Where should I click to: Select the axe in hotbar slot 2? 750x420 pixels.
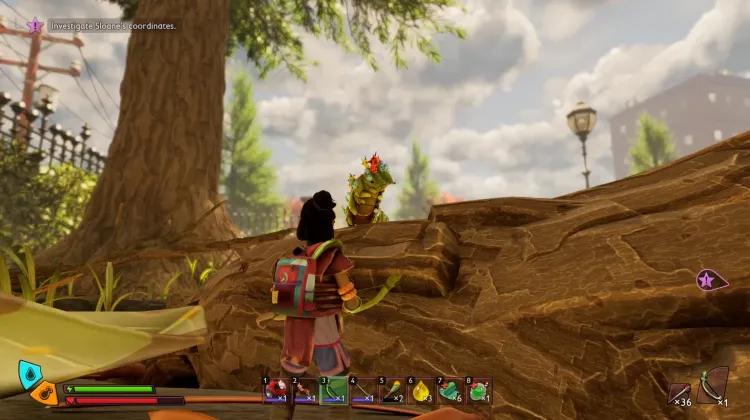pos(306,390)
